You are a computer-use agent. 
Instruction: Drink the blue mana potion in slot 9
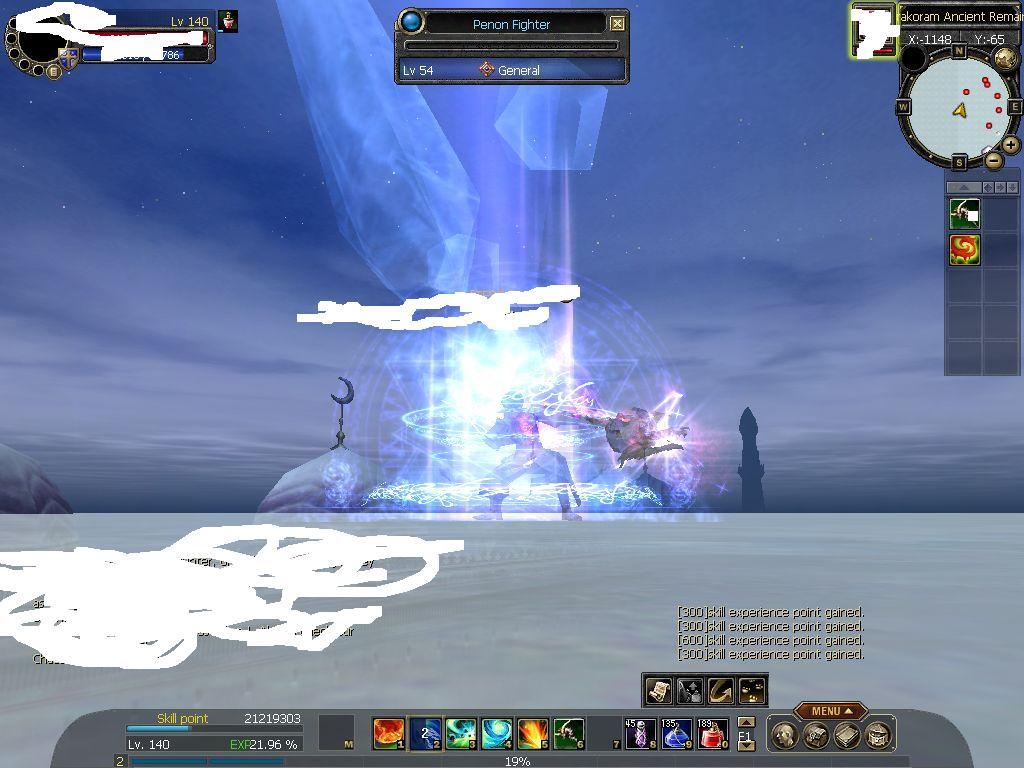(676, 735)
